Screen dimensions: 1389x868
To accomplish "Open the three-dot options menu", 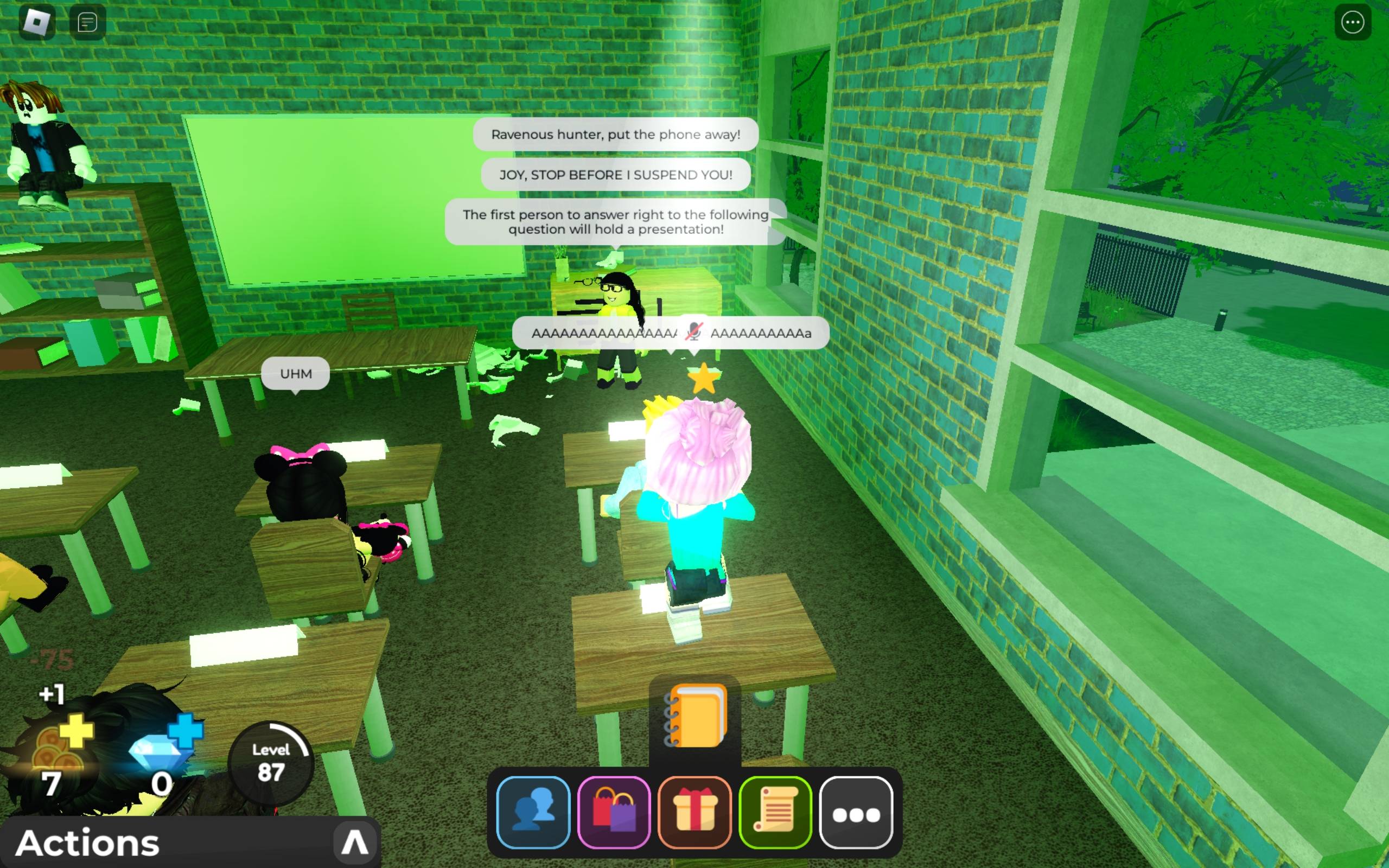I will [1352, 22].
